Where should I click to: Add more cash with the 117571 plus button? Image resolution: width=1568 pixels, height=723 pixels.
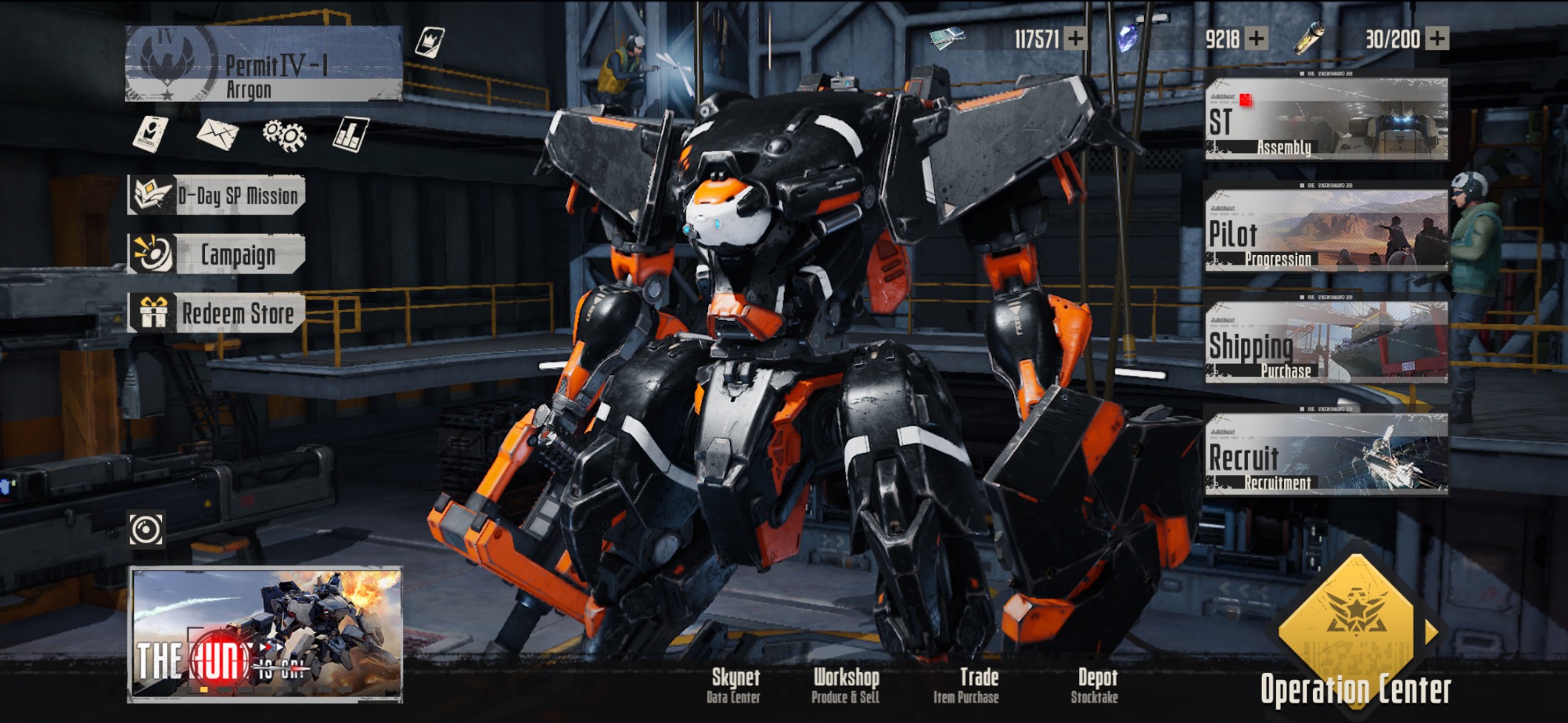[1075, 38]
